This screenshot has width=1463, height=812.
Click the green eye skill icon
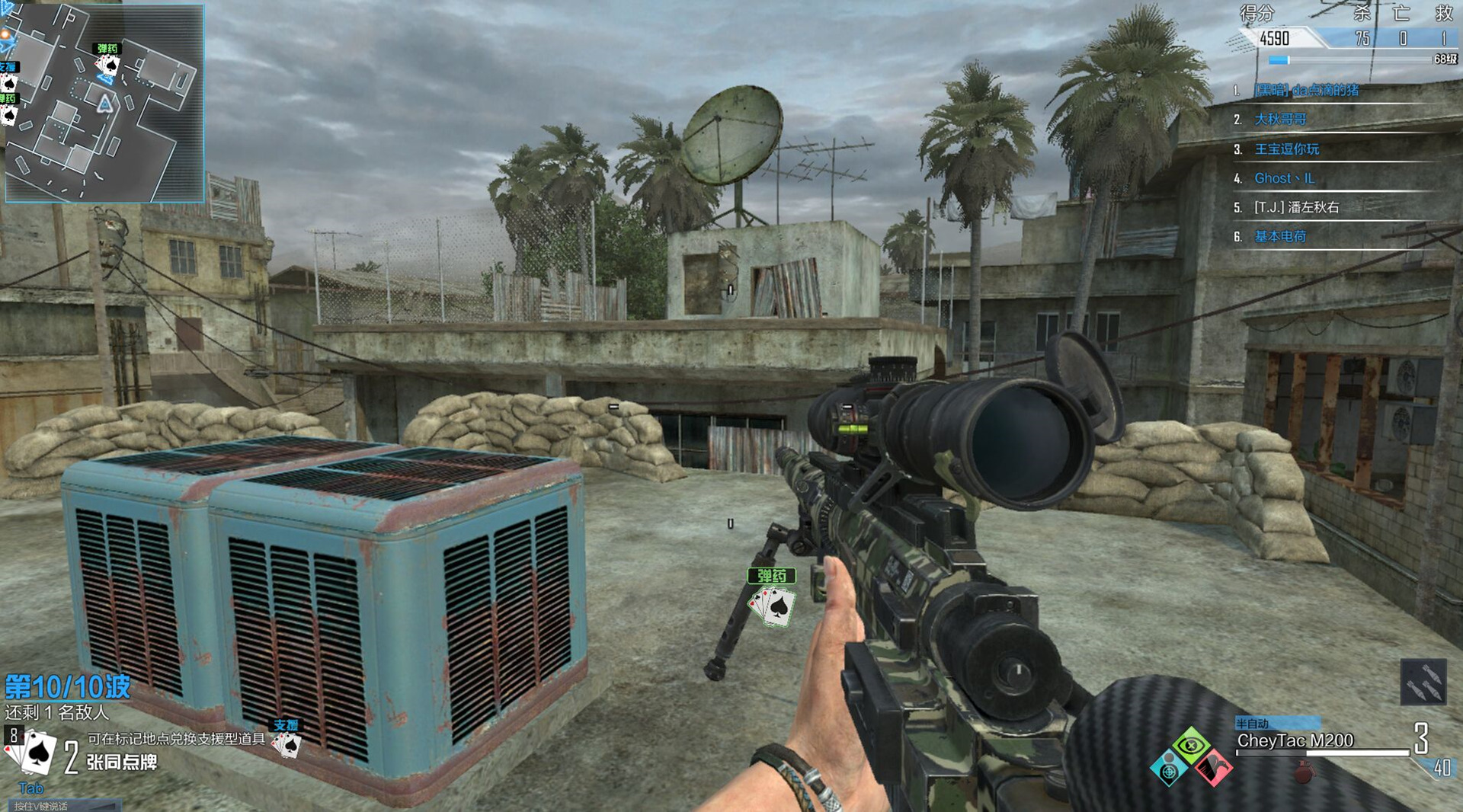point(1191,745)
